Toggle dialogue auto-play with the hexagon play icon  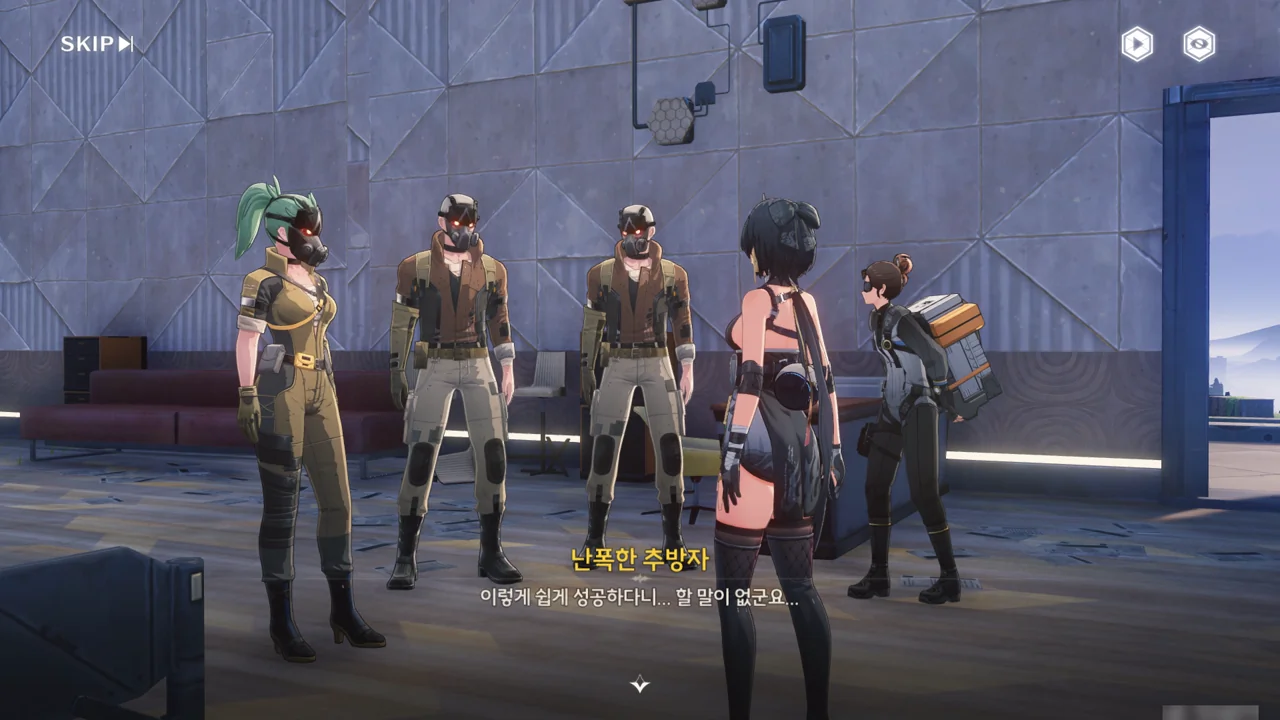coord(1137,44)
